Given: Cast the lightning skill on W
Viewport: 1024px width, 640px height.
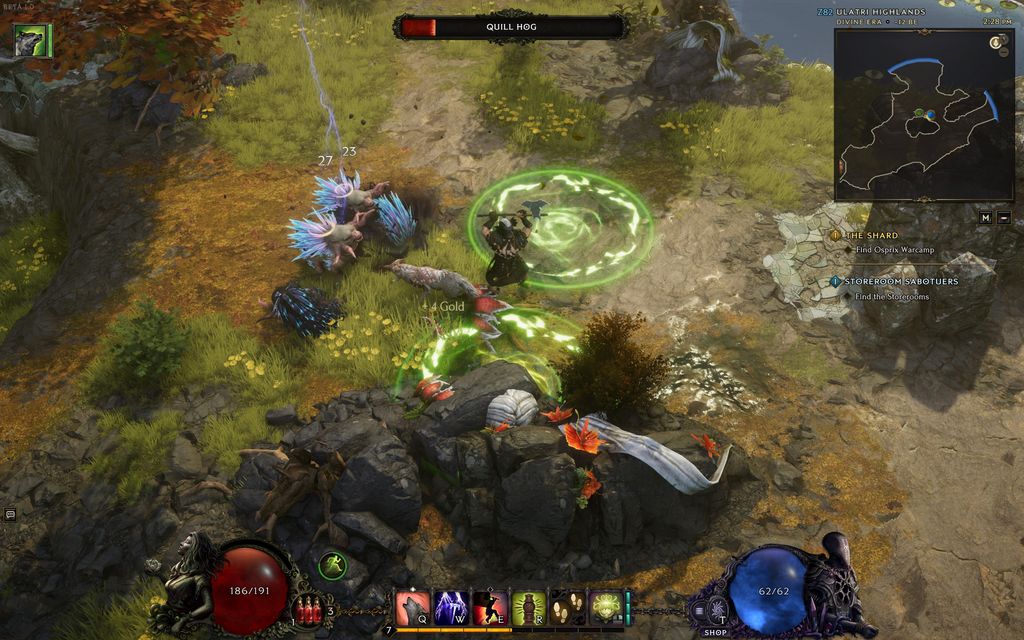Looking at the screenshot, I should click(451, 607).
